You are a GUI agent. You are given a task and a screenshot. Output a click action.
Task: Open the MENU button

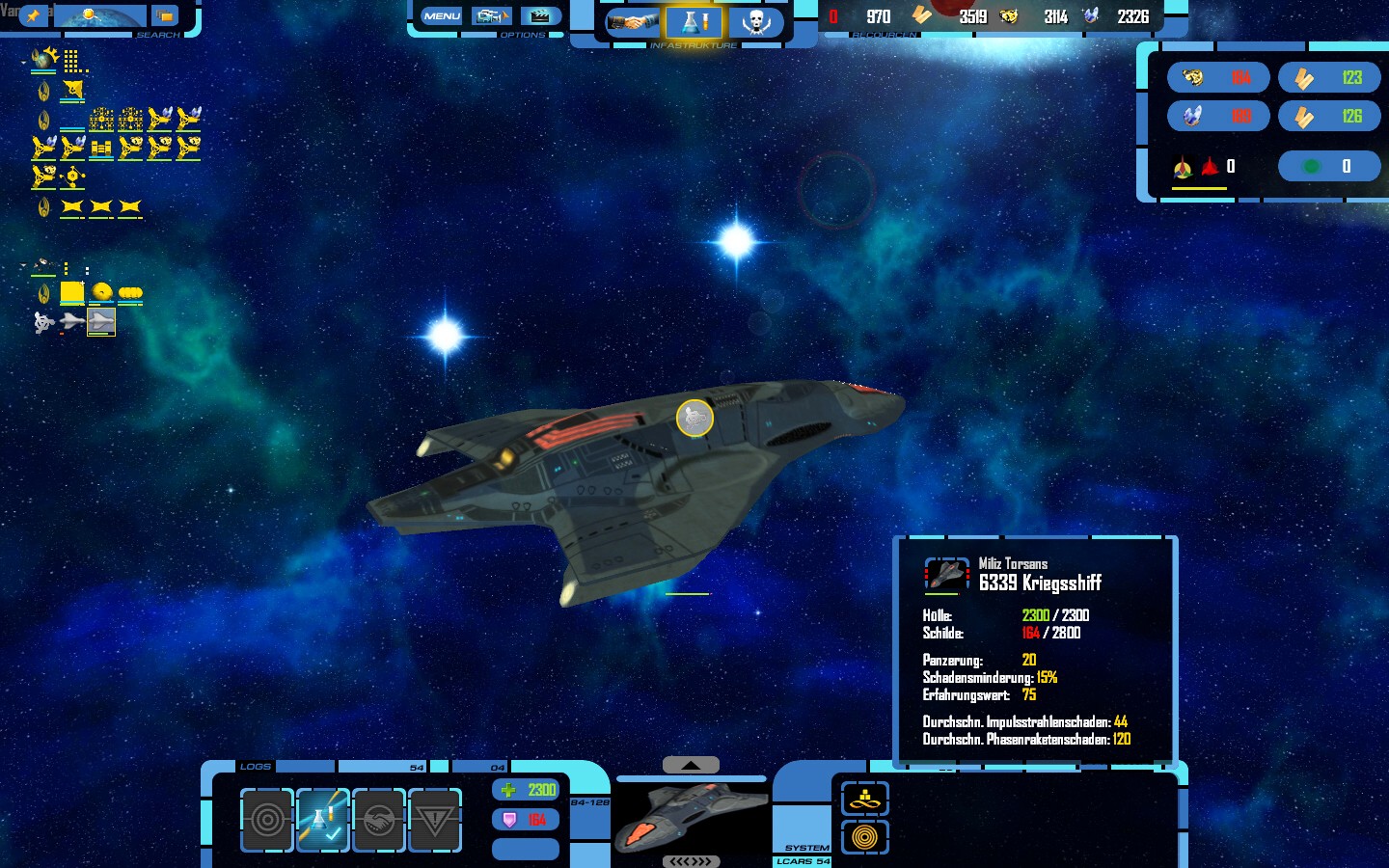tap(442, 16)
